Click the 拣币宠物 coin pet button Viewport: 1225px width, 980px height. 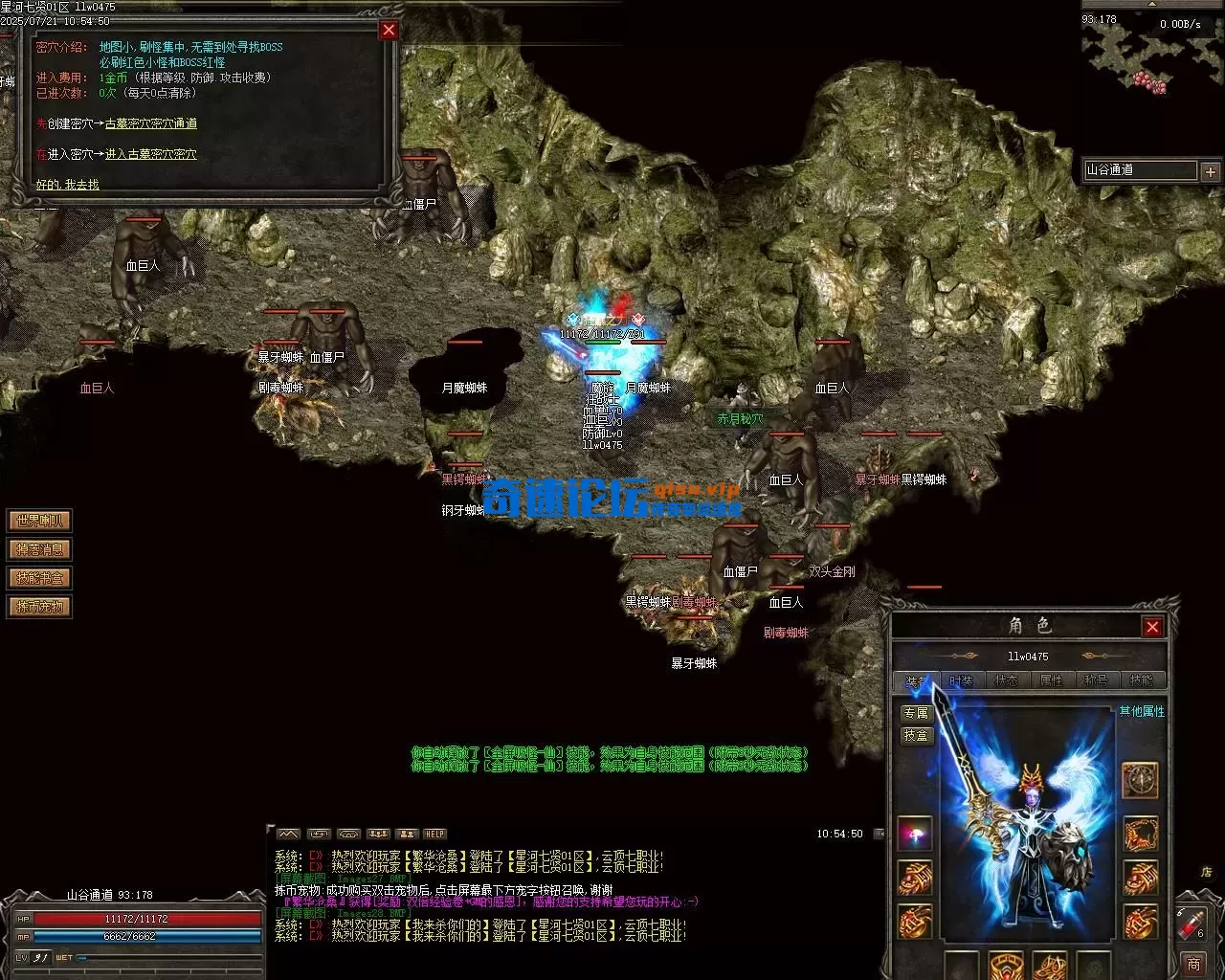click(x=39, y=607)
